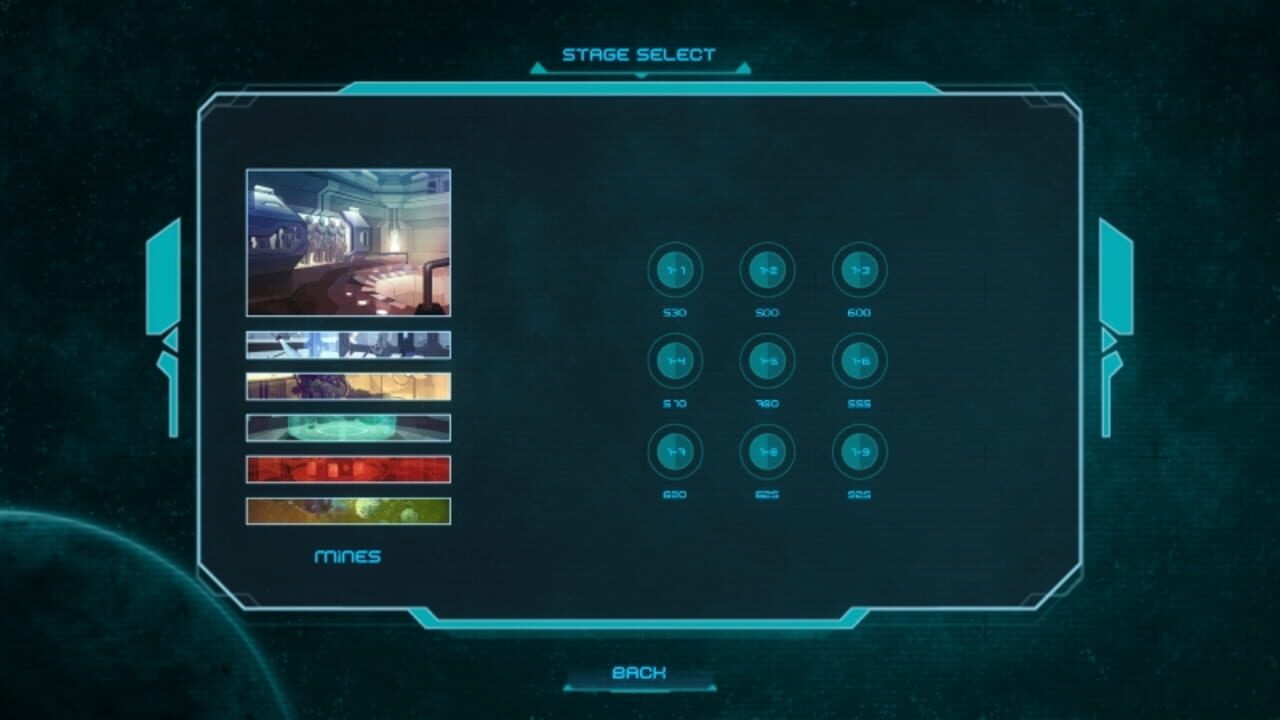Select the center stage 1-5
The image size is (1280, 720).
coord(768,362)
